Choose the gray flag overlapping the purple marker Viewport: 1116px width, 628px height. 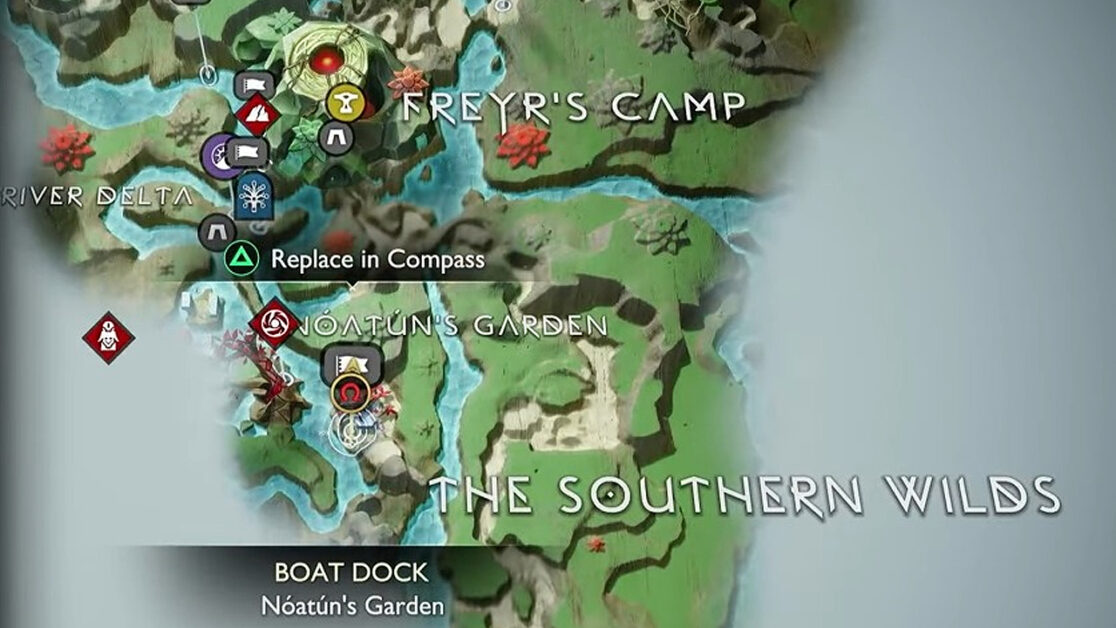click(x=246, y=153)
